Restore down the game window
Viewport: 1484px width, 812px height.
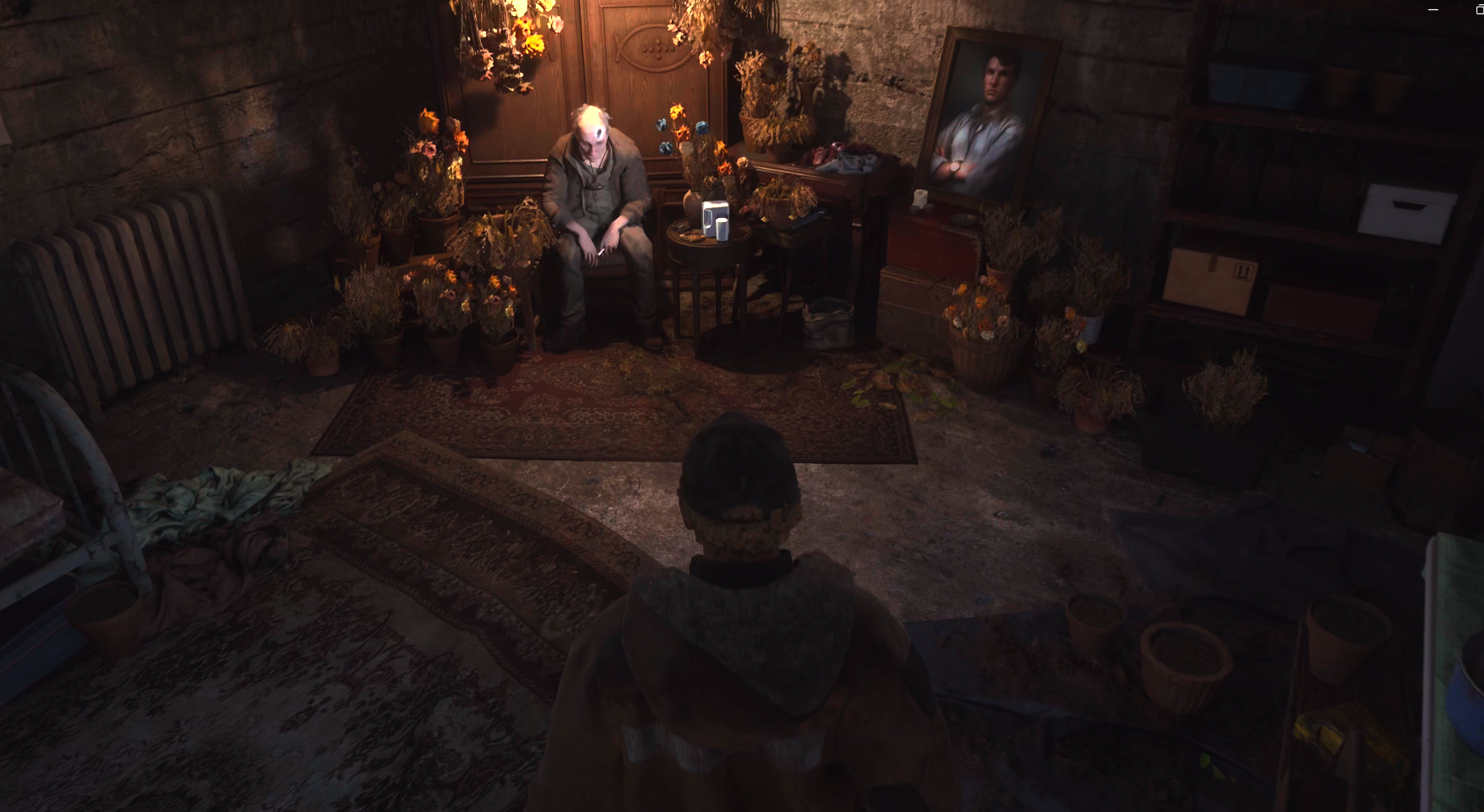click(1479, 9)
